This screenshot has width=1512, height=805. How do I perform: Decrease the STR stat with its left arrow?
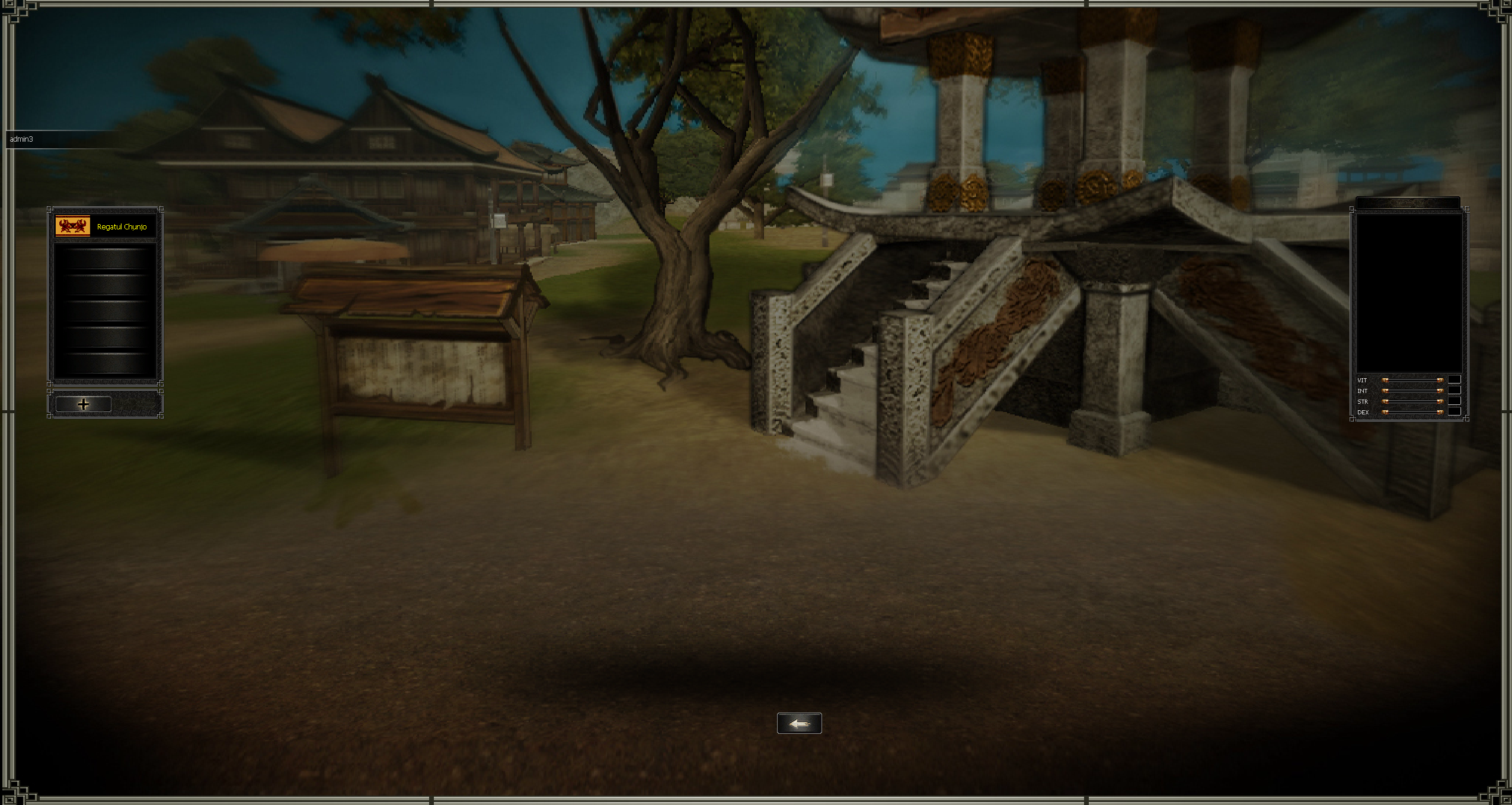pos(1385,402)
